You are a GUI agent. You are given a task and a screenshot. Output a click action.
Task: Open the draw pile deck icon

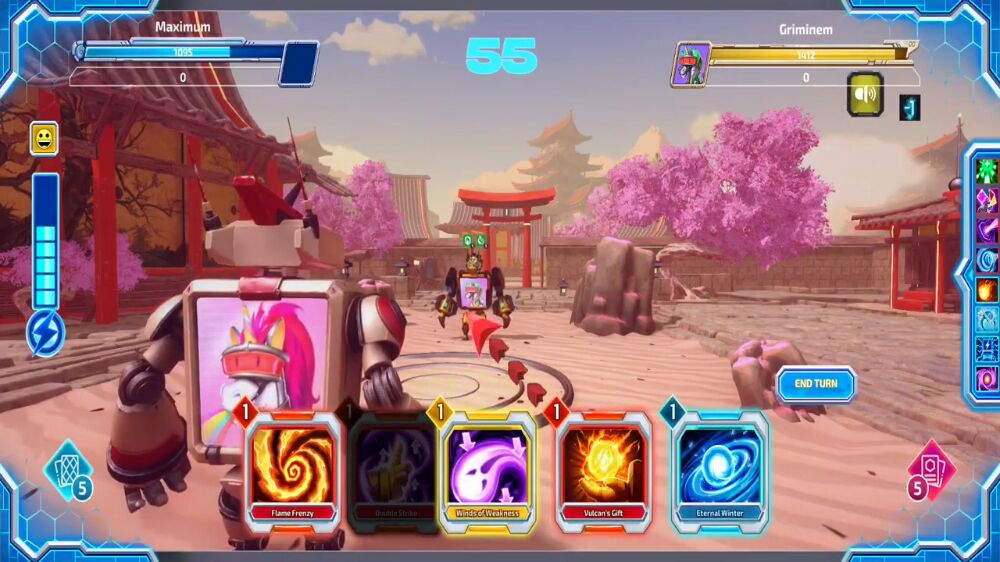pos(68,470)
